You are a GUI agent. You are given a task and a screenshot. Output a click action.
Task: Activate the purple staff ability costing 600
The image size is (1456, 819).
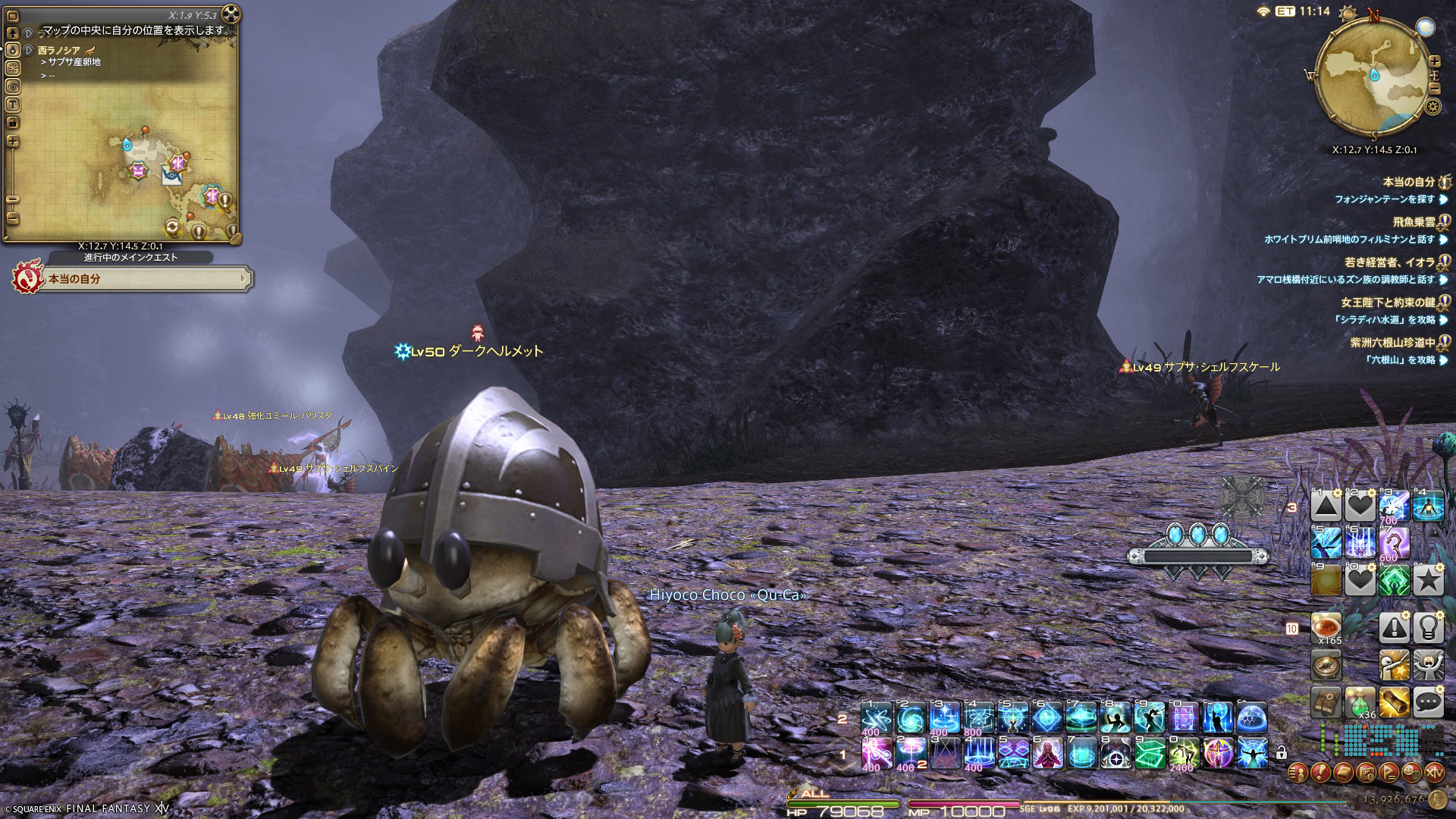(x=1394, y=543)
